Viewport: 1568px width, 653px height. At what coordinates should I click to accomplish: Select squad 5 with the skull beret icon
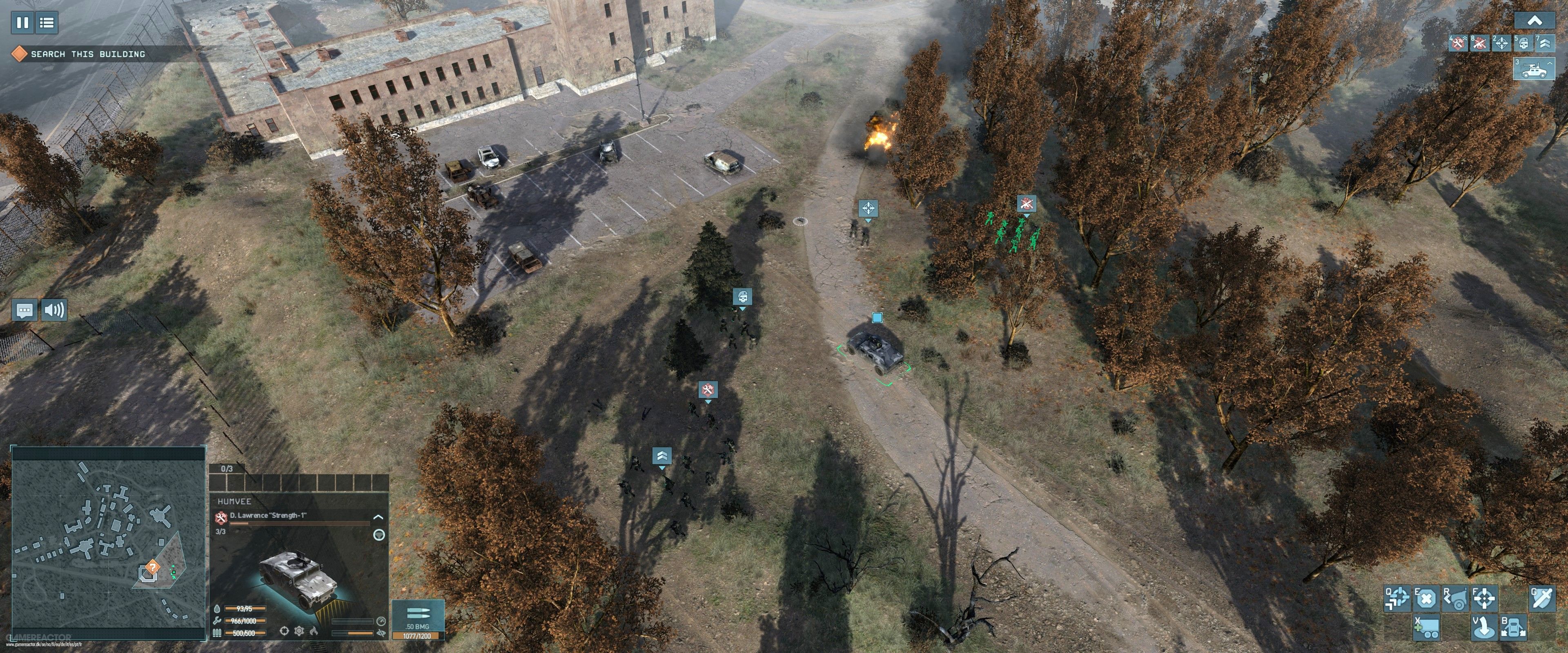tap(1523, 43)
